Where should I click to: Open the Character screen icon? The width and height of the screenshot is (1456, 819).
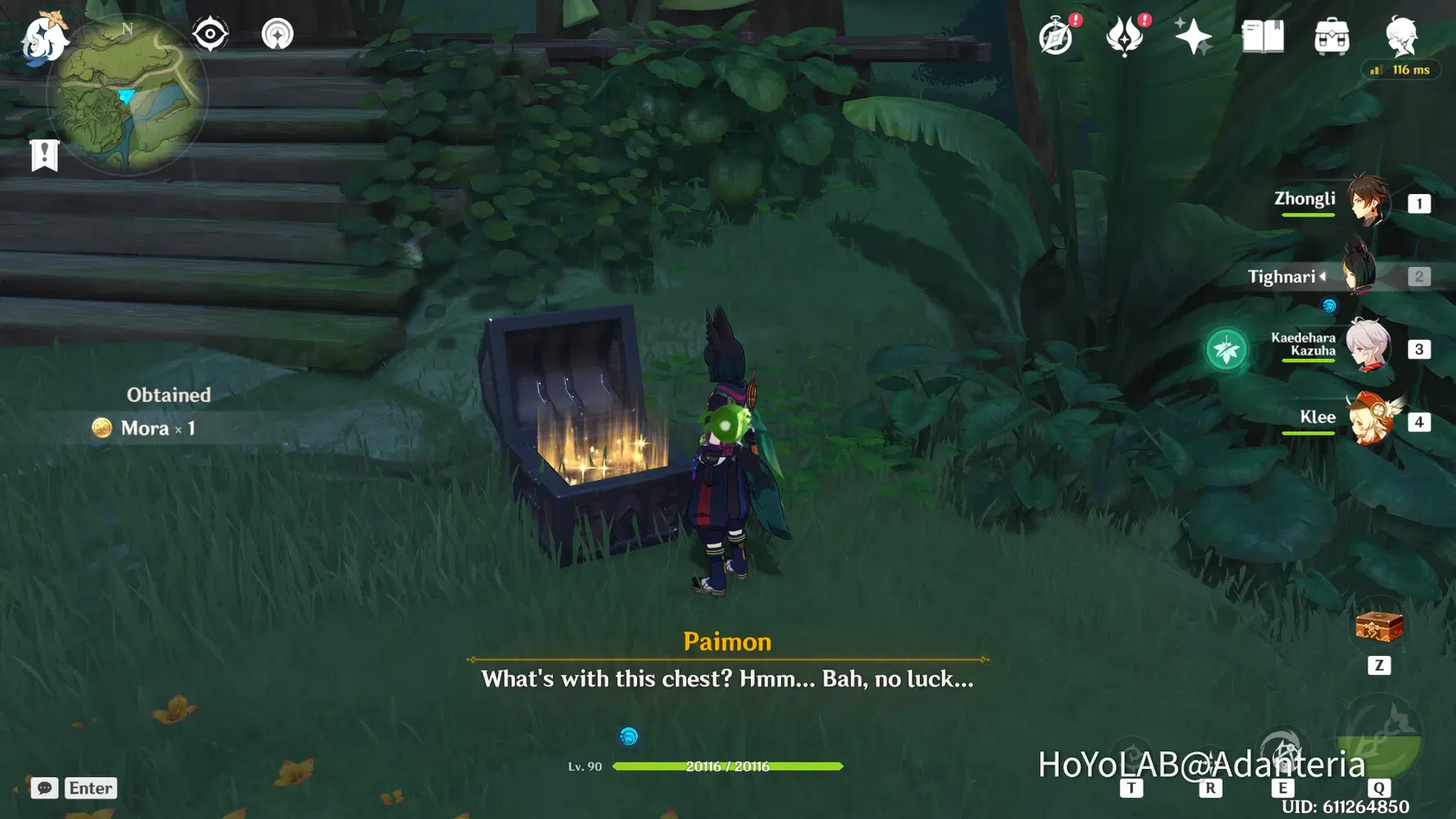pyautogui.click(x=1400, y=34)
